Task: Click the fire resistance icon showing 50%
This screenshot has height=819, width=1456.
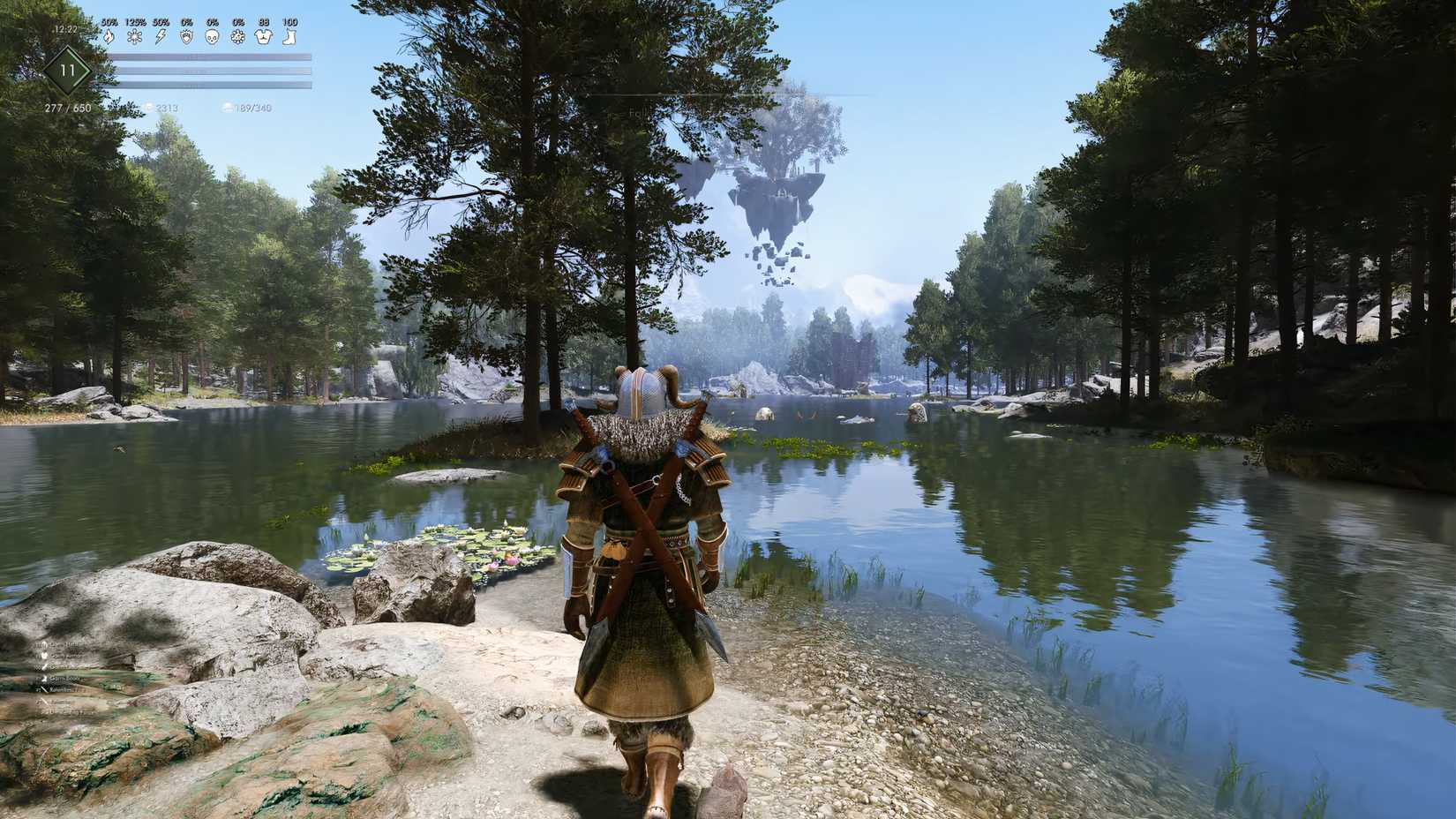Action: 109,37
